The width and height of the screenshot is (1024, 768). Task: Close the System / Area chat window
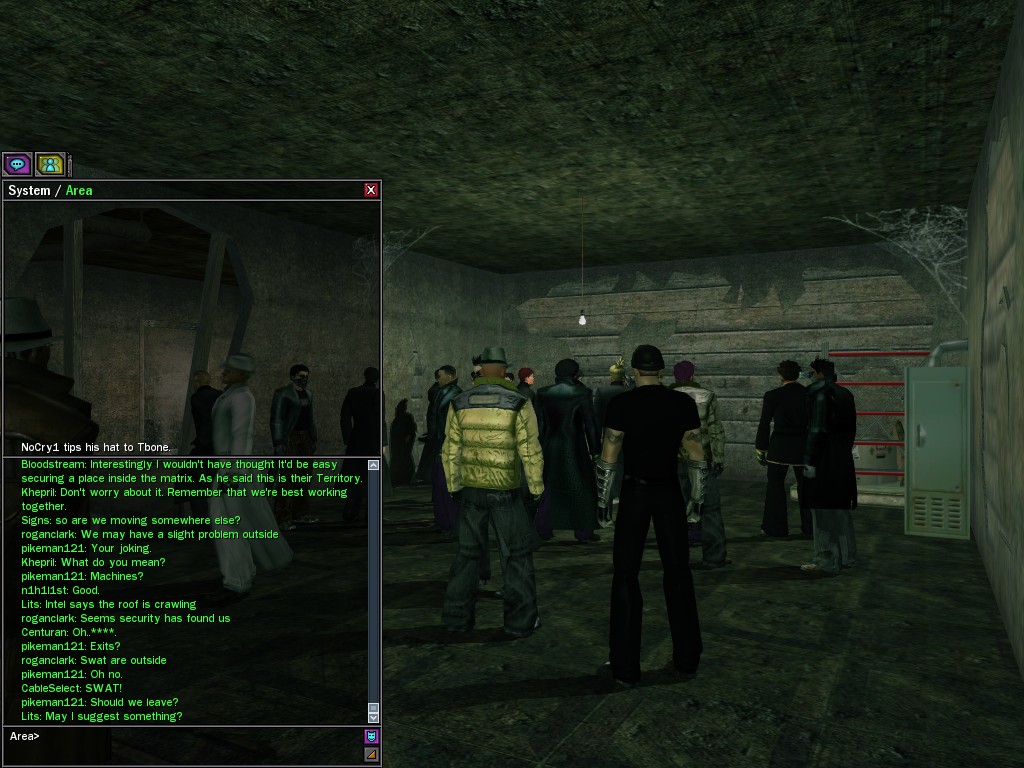tap(371, 190)
